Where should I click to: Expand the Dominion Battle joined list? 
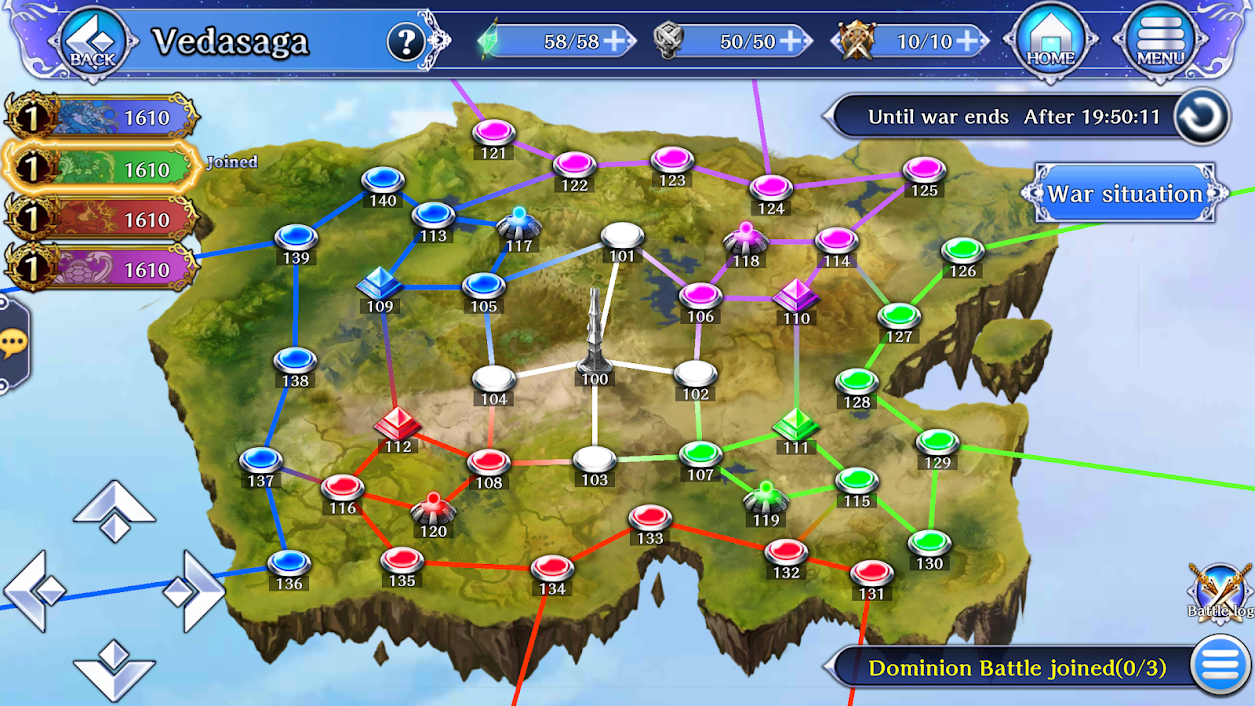pyautogui.click(x=1217, y=667)
